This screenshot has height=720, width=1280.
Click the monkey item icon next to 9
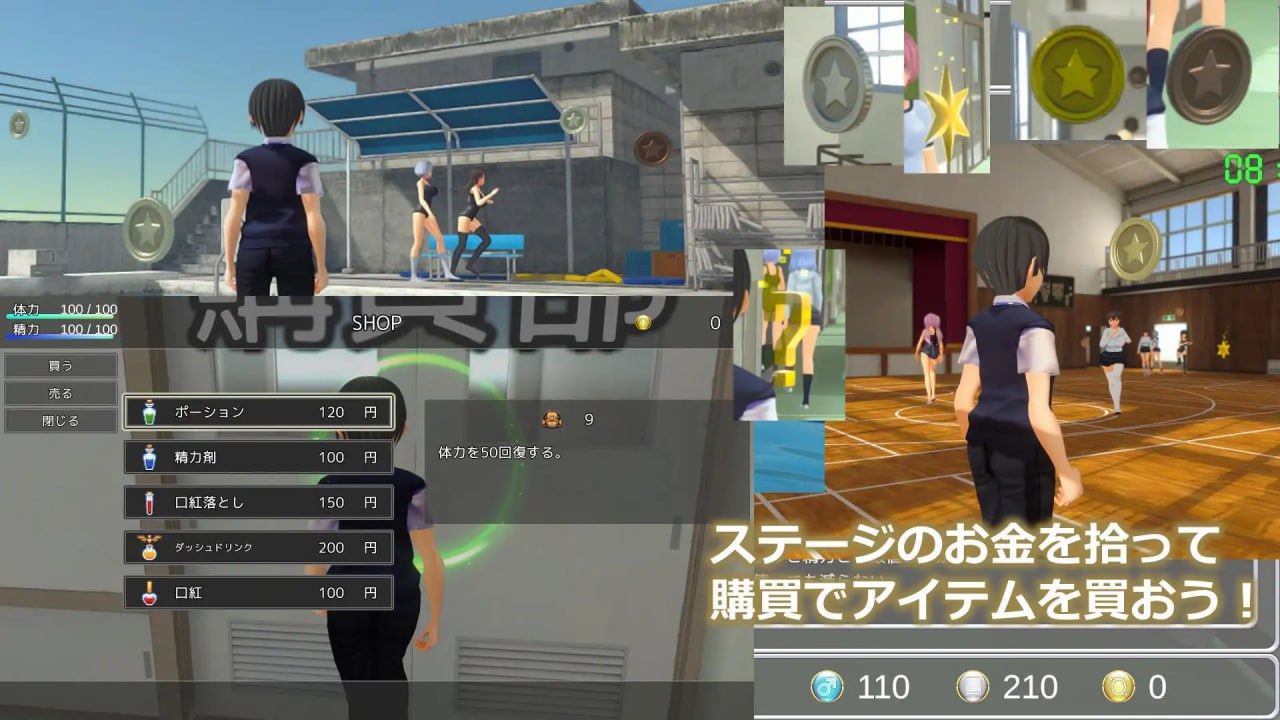tap(550, 420)
